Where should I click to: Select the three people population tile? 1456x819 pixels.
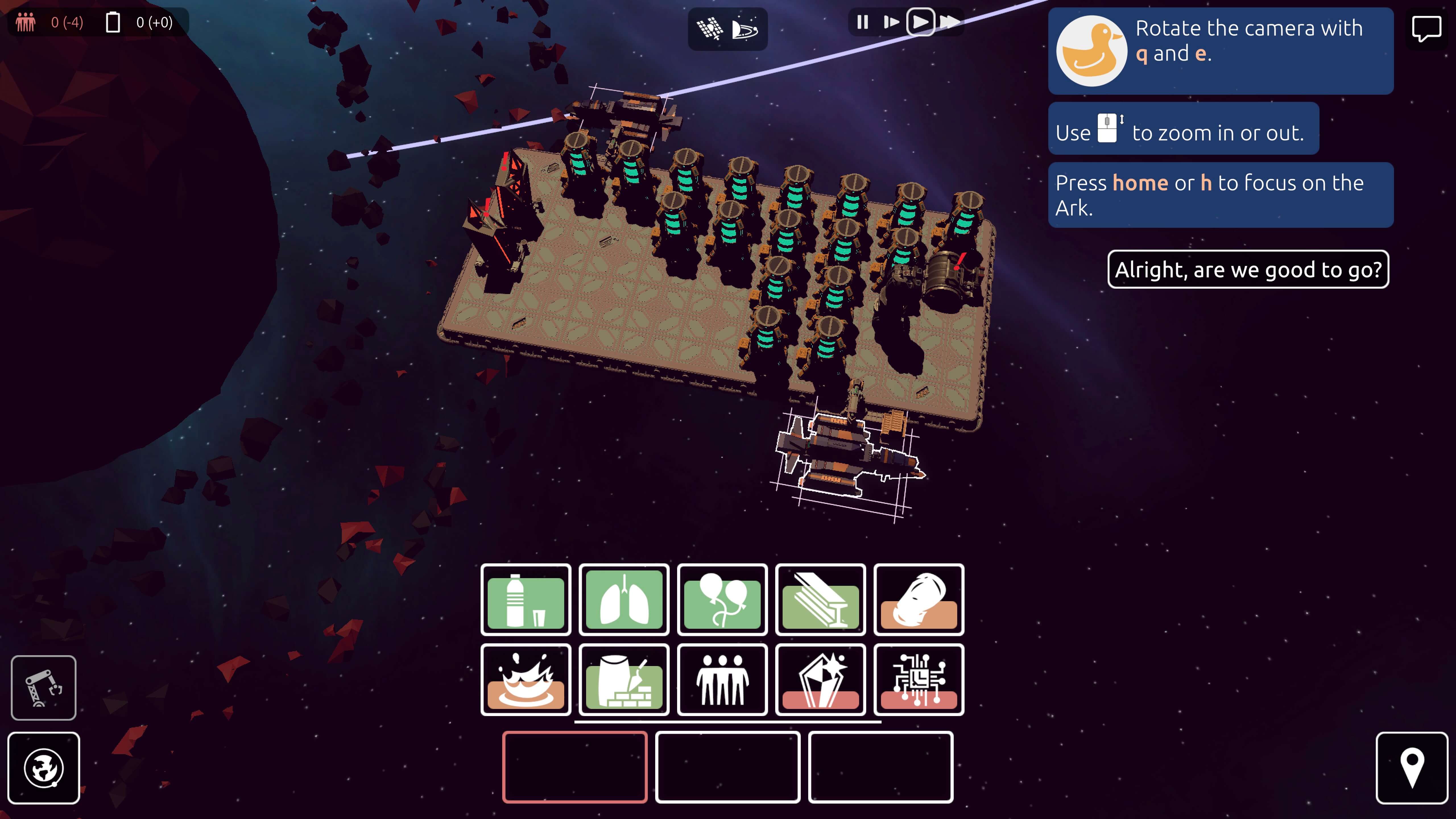(x=722, y=680)
